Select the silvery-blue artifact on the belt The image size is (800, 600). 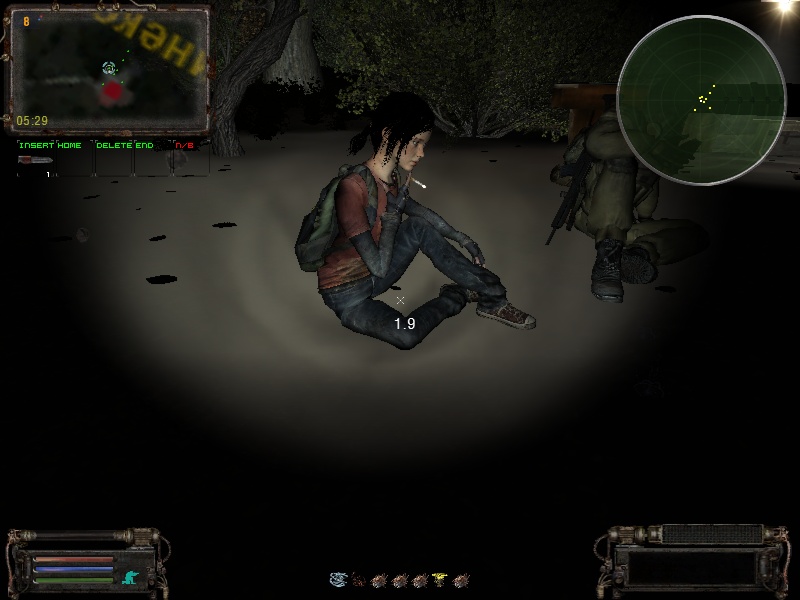[338, 579]
